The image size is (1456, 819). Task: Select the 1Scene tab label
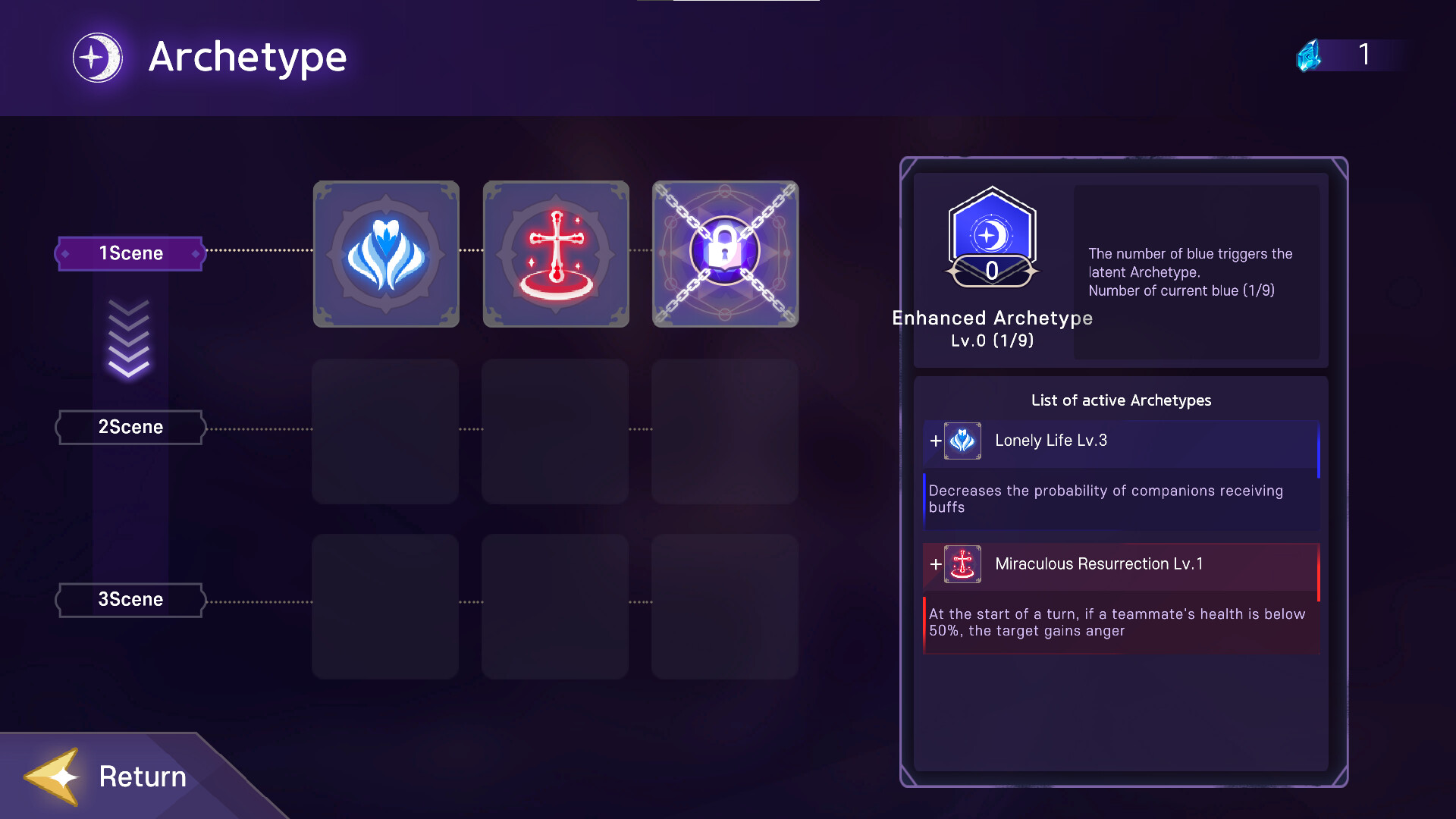(x=129, y=253)
